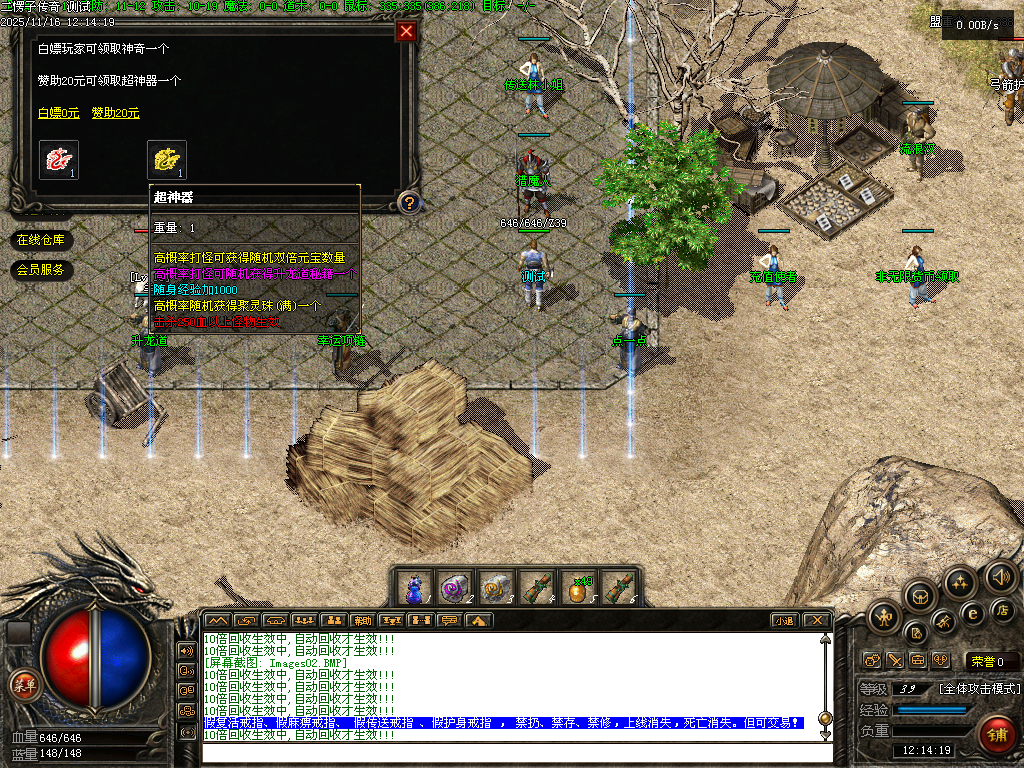Use the gold item stack marked x49
The image size is (1024, 768).
pos(577,587)
